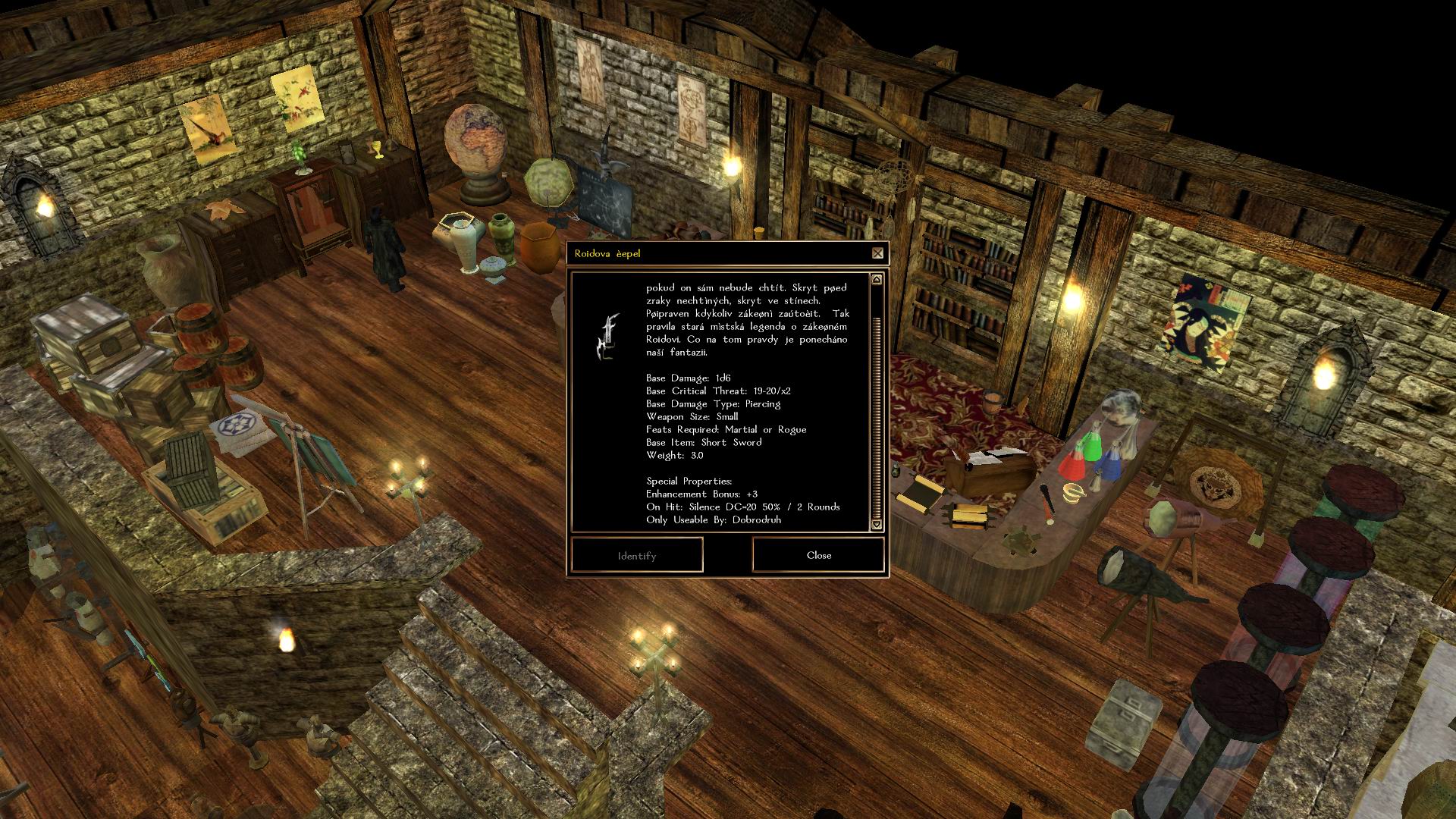The image size is (1456, 819).
Task: Click the scrollbar down arrow in item description
Action: click(877, 524)
